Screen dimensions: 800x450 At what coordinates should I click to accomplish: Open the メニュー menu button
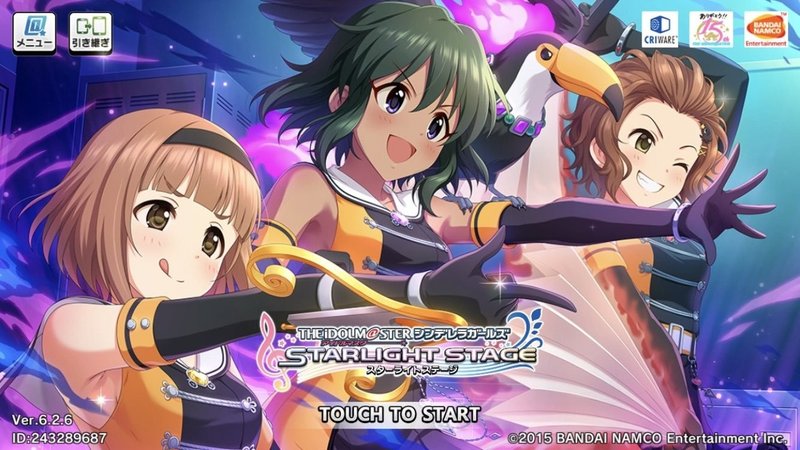coord(35,34)
